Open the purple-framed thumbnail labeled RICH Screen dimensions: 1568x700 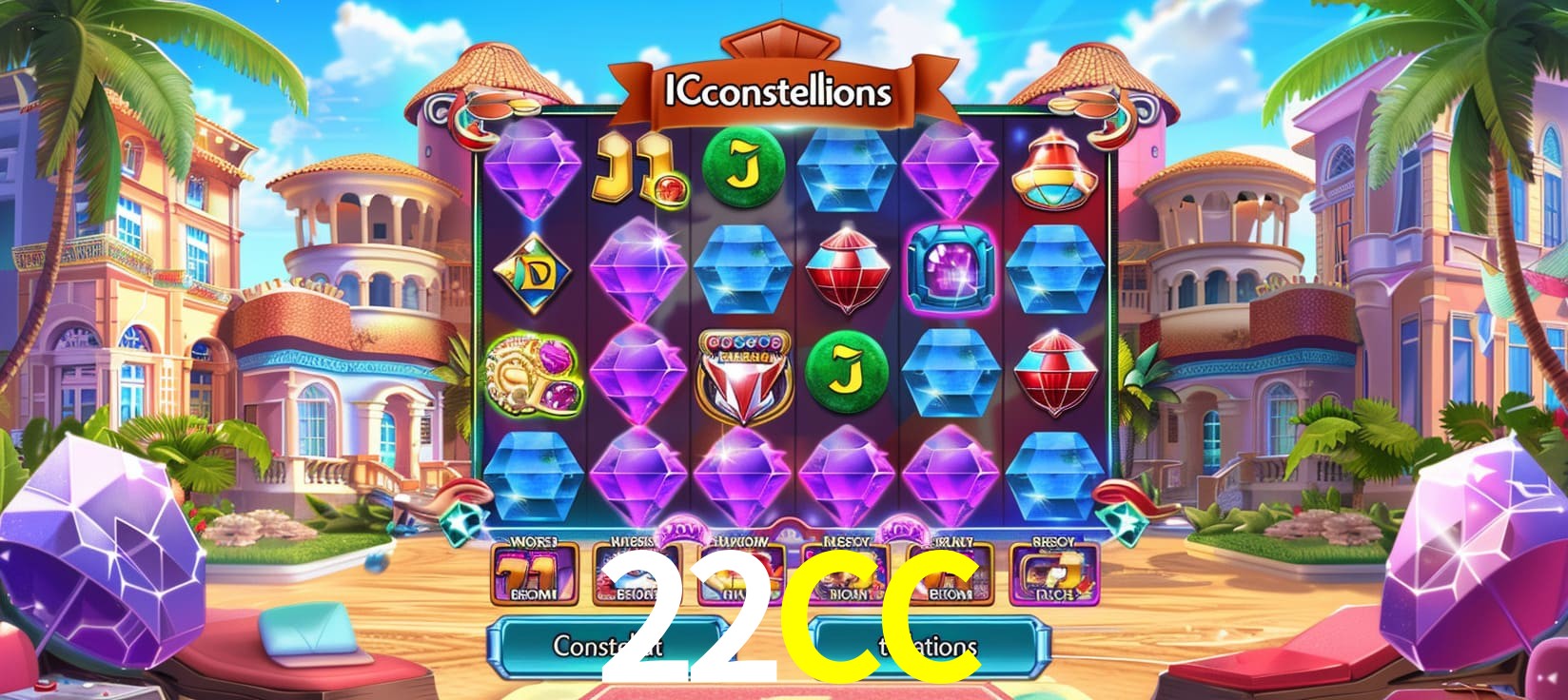coord(1053,574)
